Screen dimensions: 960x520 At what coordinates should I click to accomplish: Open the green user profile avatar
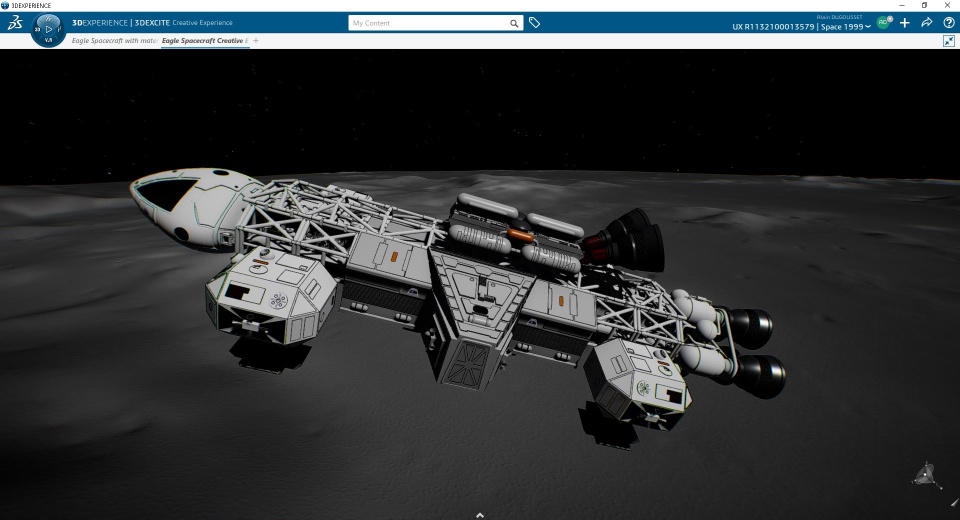tap(883, 23)
